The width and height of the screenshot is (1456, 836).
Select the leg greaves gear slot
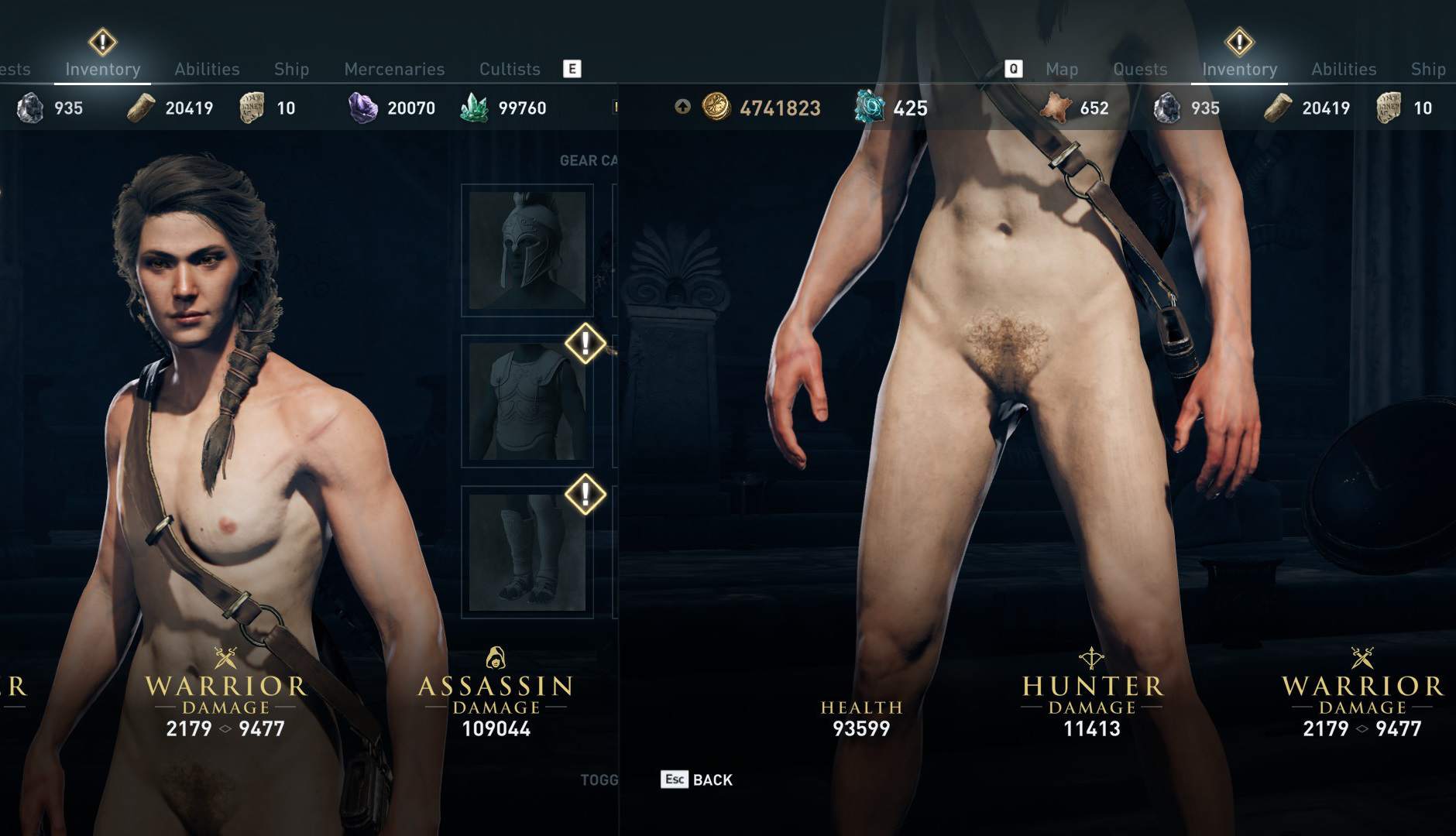(527, 552)
